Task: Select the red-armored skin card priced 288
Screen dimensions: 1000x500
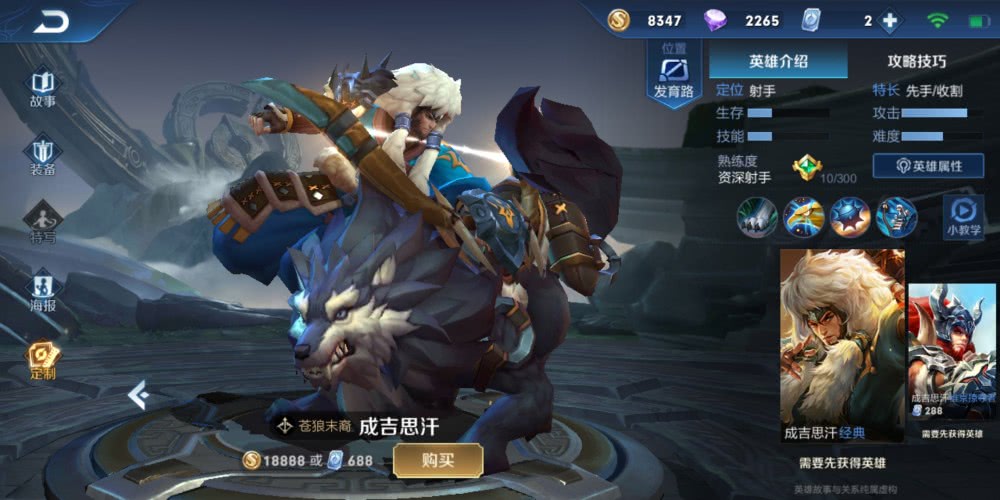Action: pos(952,362)
